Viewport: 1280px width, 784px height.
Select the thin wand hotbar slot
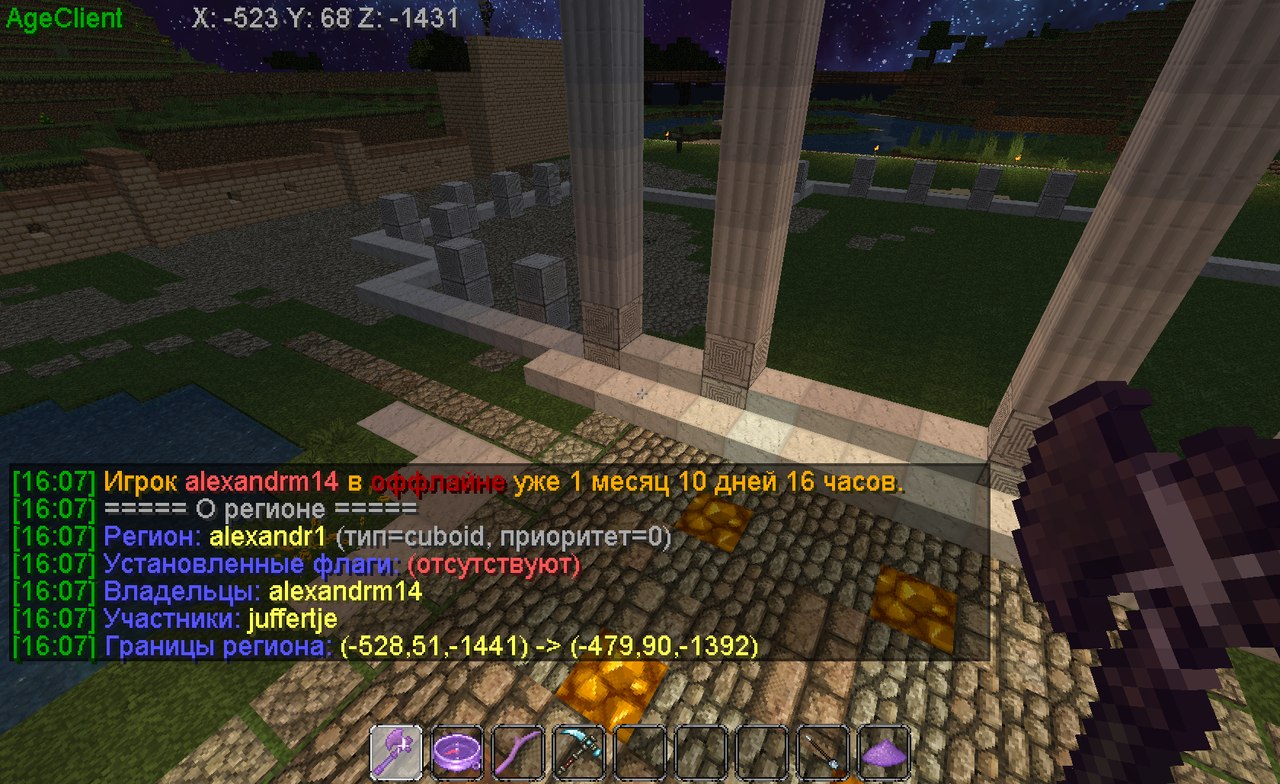[823, 752]
